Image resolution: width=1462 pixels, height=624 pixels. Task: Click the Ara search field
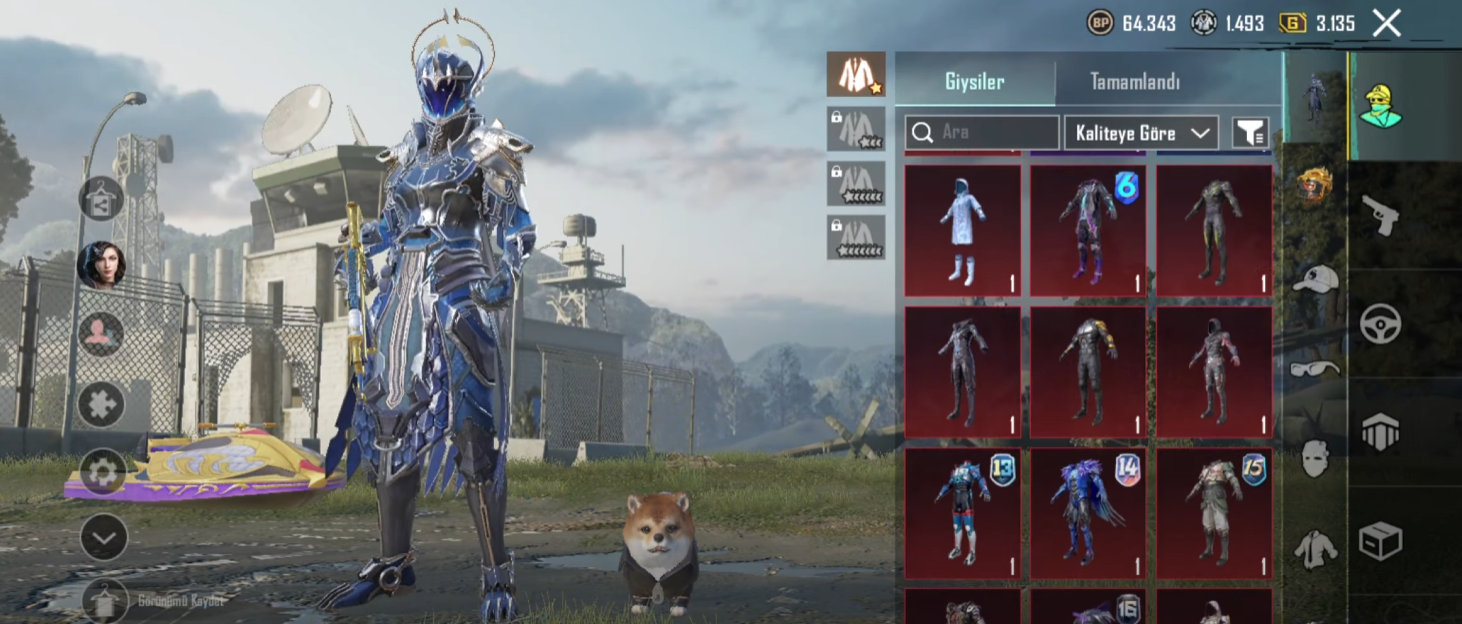[x=982, y=132]
